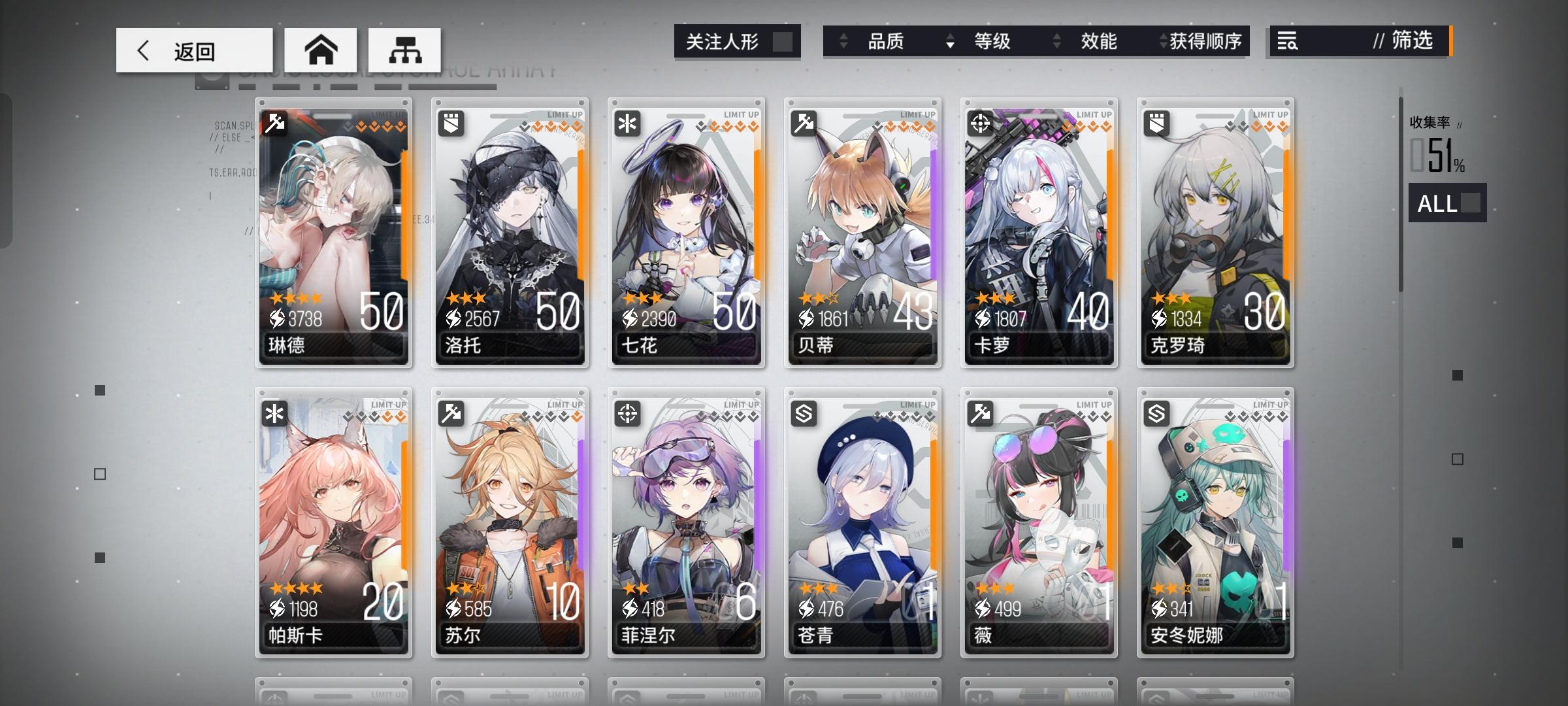The height and width of the screenshot is (706, 1568).
Task: Click the specialist class icon on 苍青's card
Action: pyautogui.click(x=804, y=412)
